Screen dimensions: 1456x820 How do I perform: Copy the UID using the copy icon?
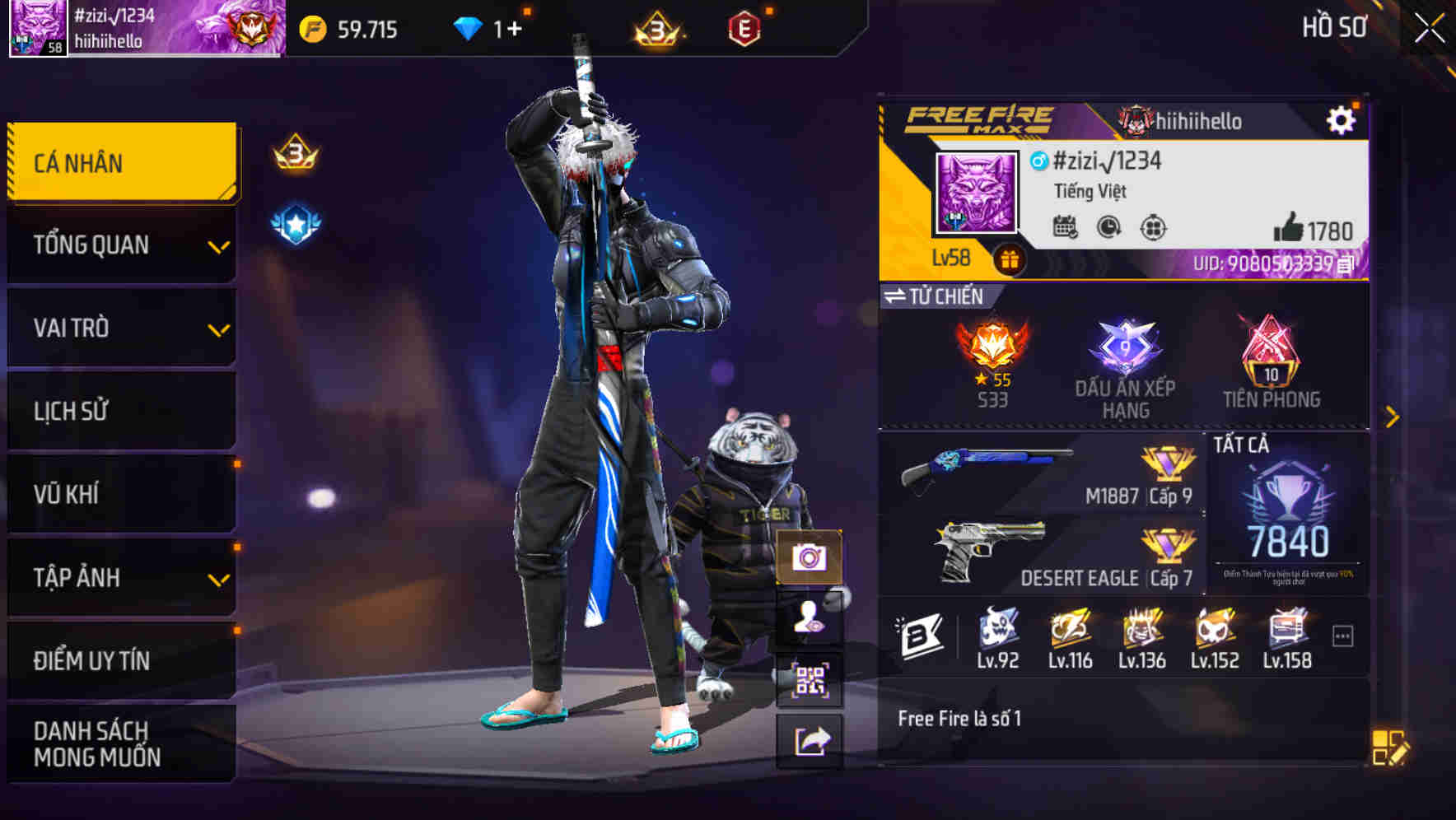(x=1343, y=265)
